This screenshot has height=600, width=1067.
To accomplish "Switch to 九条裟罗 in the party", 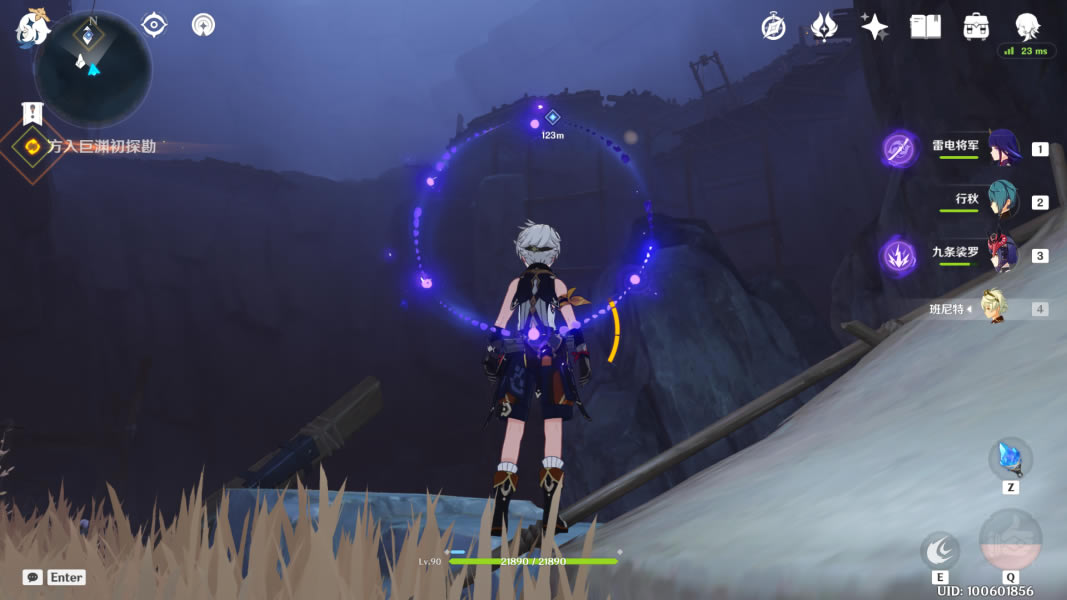I will [1002, 253].
